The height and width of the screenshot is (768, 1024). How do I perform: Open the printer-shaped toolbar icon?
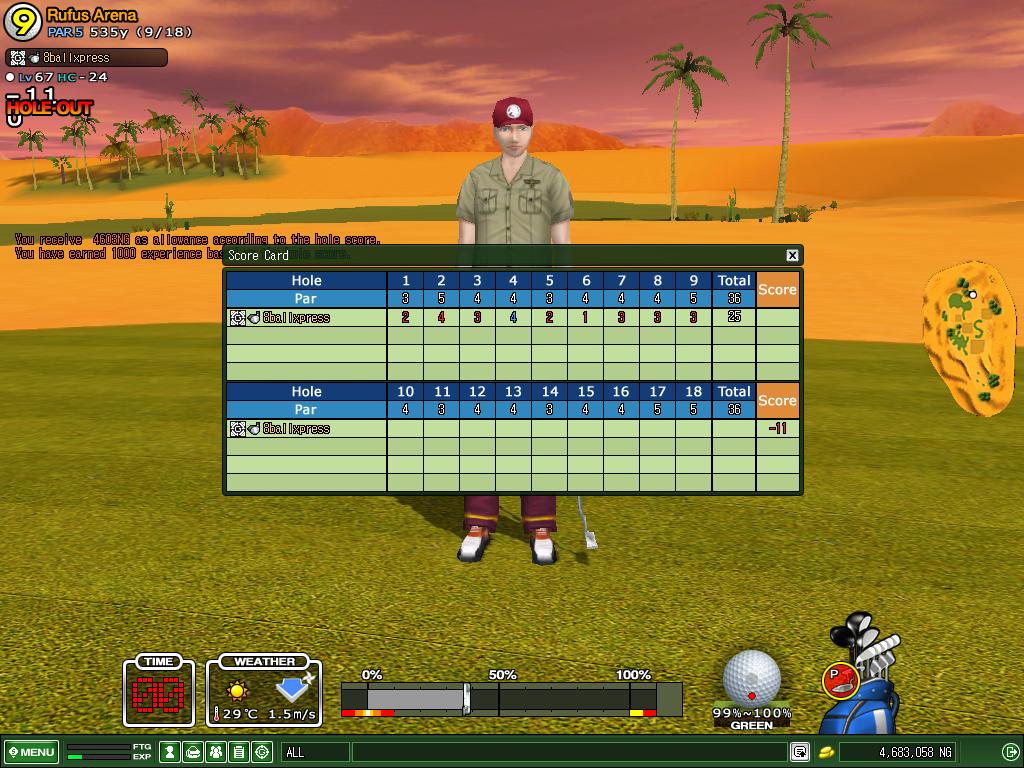point(193,752)
